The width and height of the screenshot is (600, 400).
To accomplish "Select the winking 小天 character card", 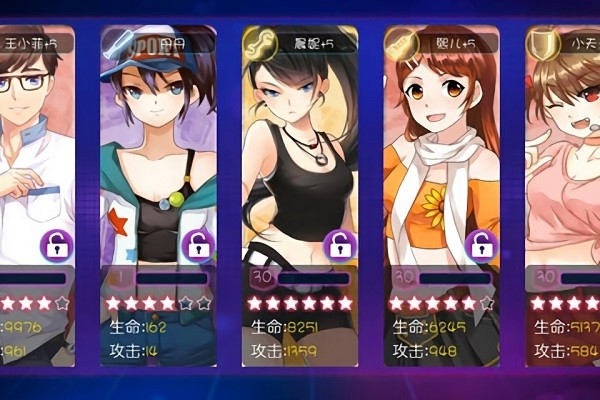I will (565, 150).
